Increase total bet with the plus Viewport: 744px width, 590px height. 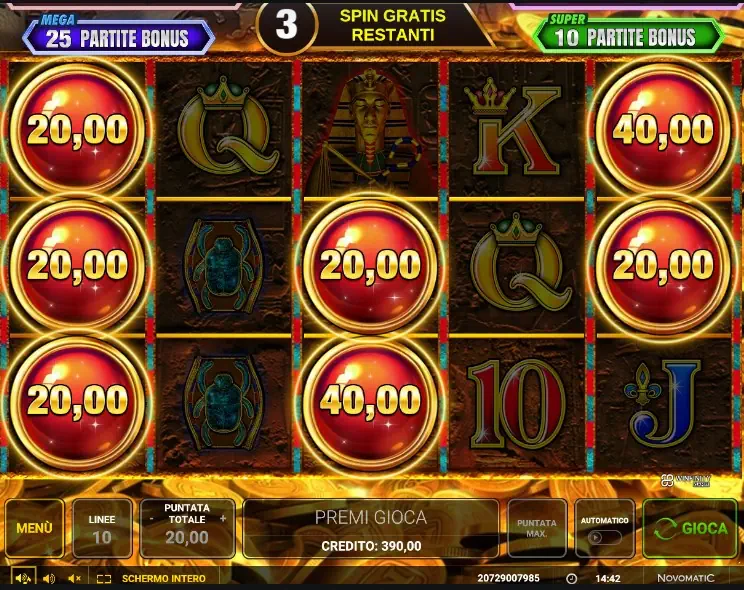[223, 519]
